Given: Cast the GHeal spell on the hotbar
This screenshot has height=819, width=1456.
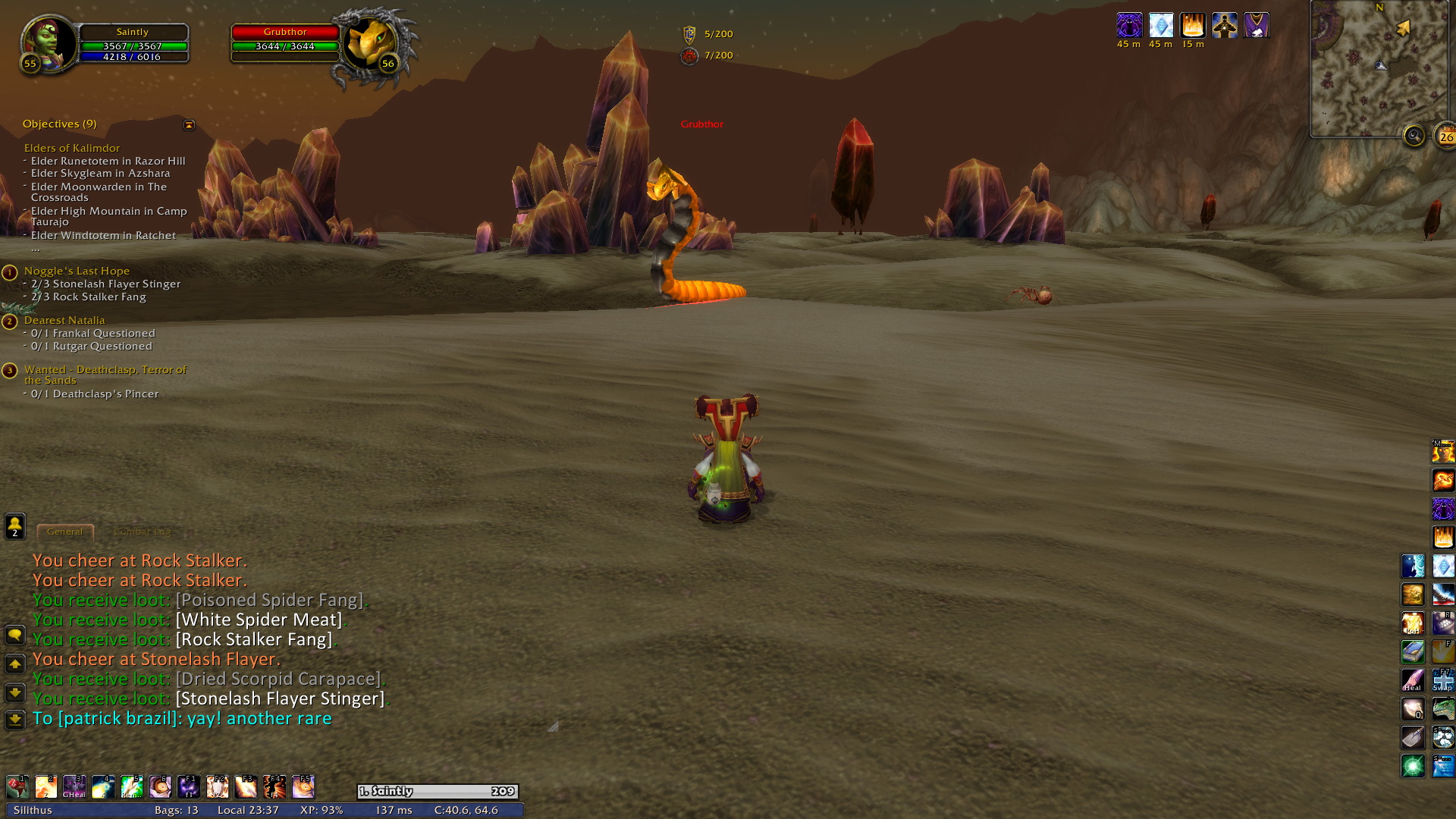Looking at the screenshot, I should pyautogui.click(x=74, y=787).
